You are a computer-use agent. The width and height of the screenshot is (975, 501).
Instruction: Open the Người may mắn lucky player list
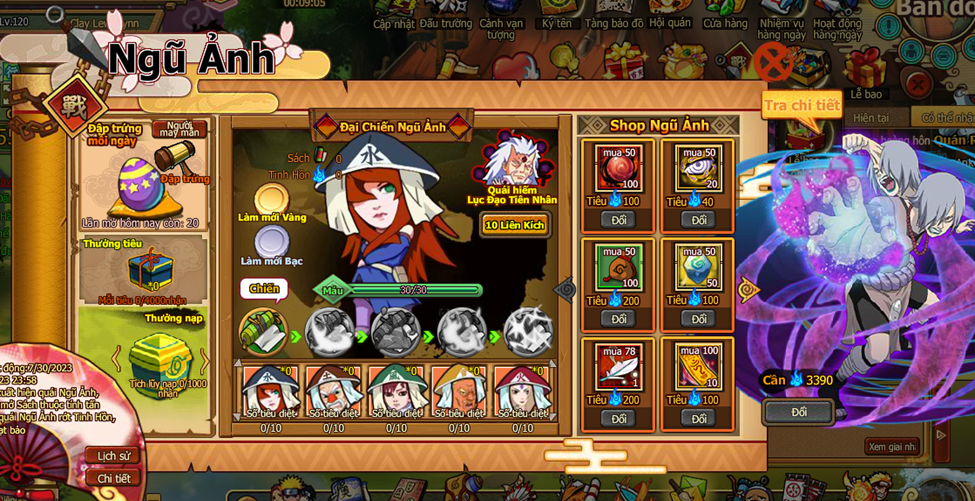180,130
